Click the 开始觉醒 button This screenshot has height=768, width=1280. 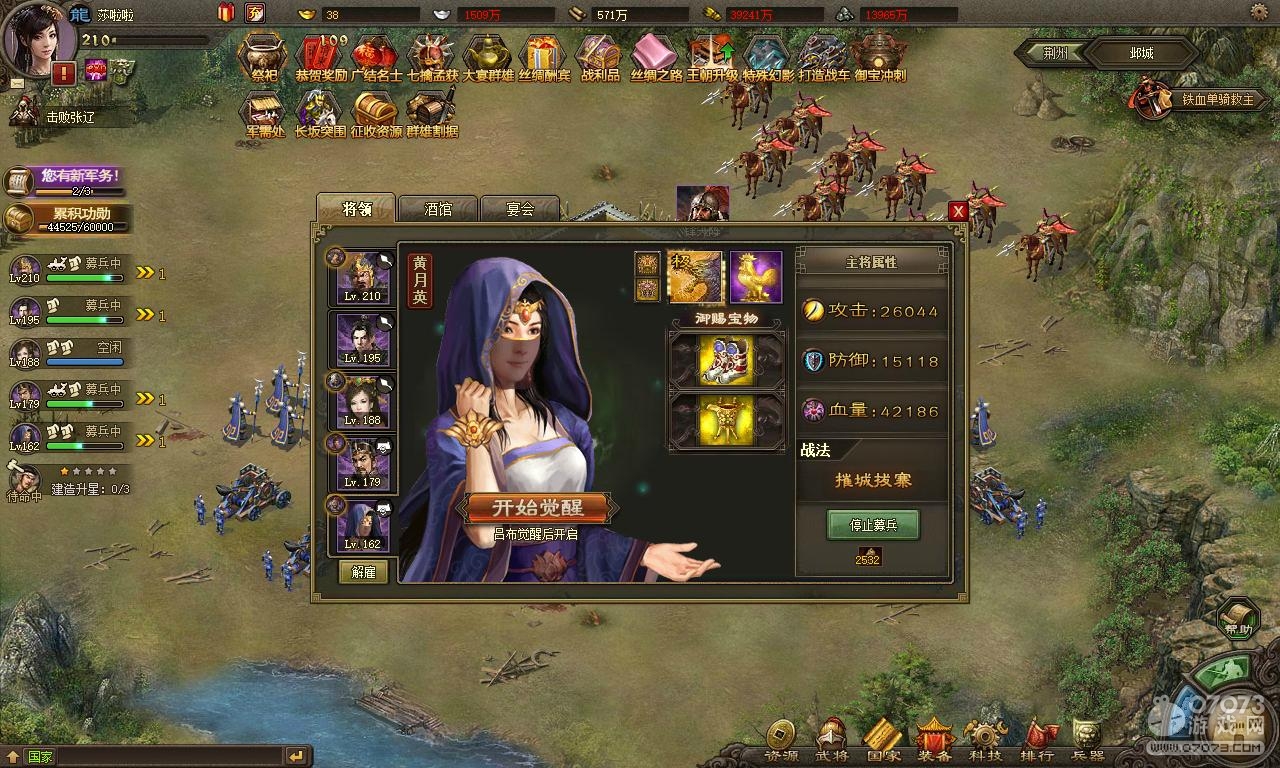(536, 507)
